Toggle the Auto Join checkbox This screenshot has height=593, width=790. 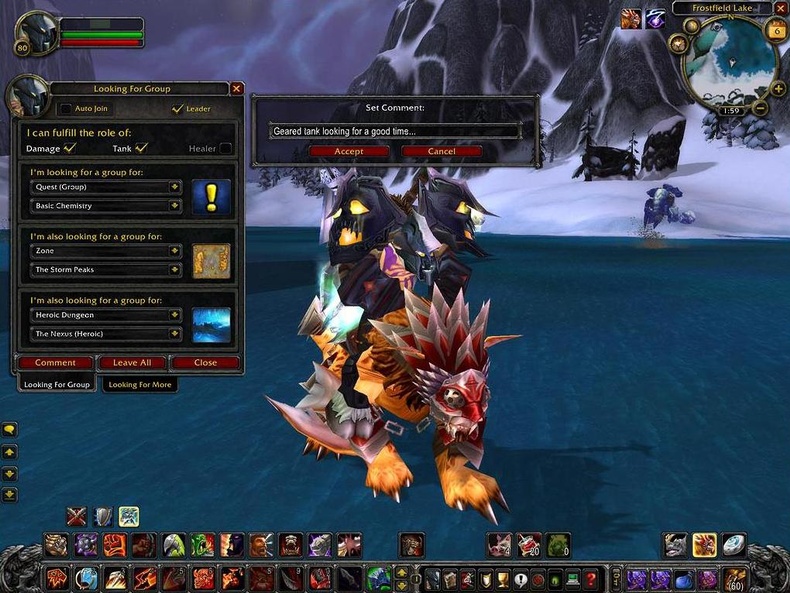[x=66, y=109]
